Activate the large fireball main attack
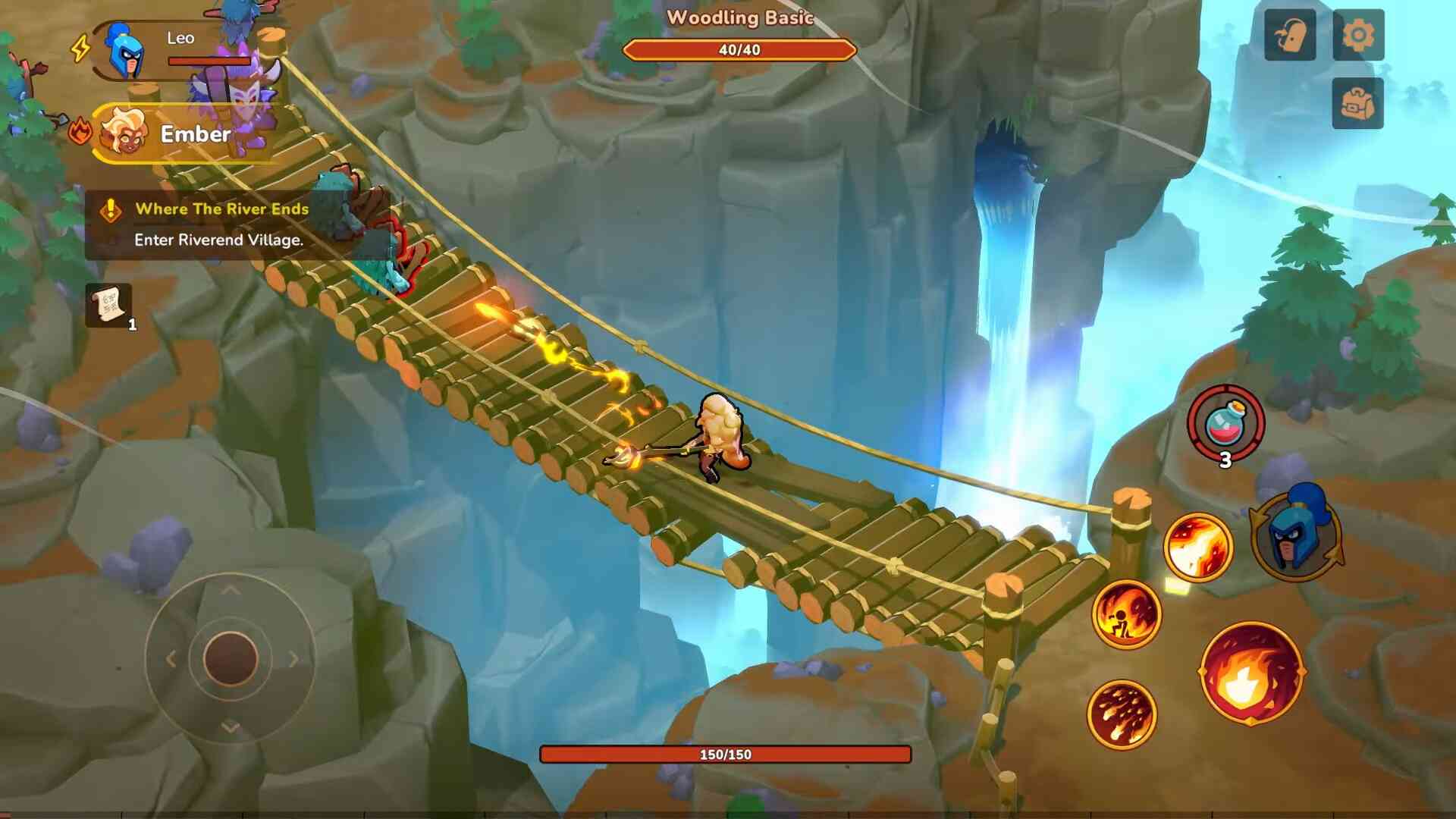The width and height of the screenshot is (1456, 819). [1250, 672]
